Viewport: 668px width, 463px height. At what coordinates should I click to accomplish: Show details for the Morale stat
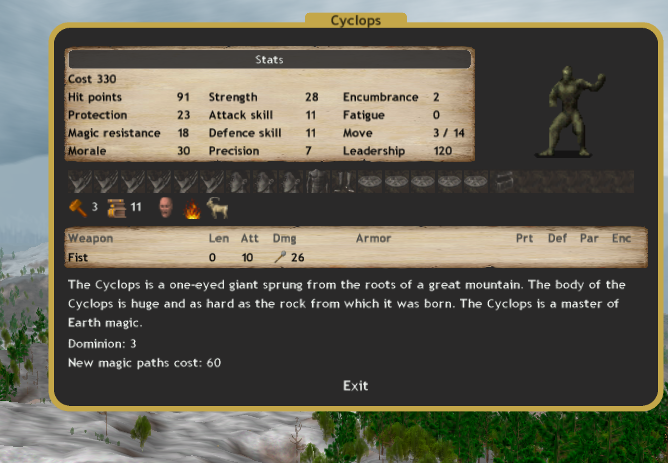88,151
